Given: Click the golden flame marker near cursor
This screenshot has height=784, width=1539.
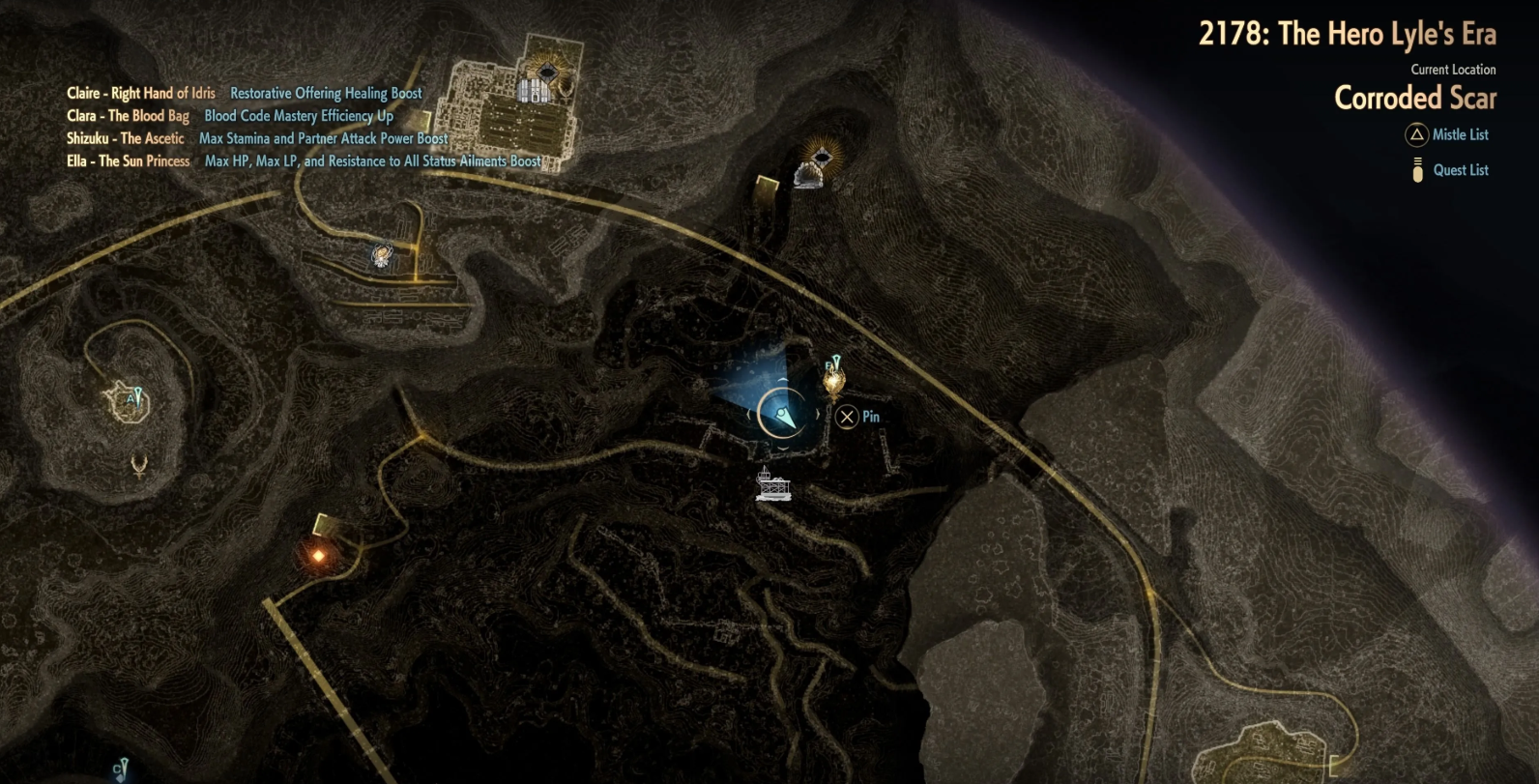Looking at the screenshot, I should click(x=833, y=380).
